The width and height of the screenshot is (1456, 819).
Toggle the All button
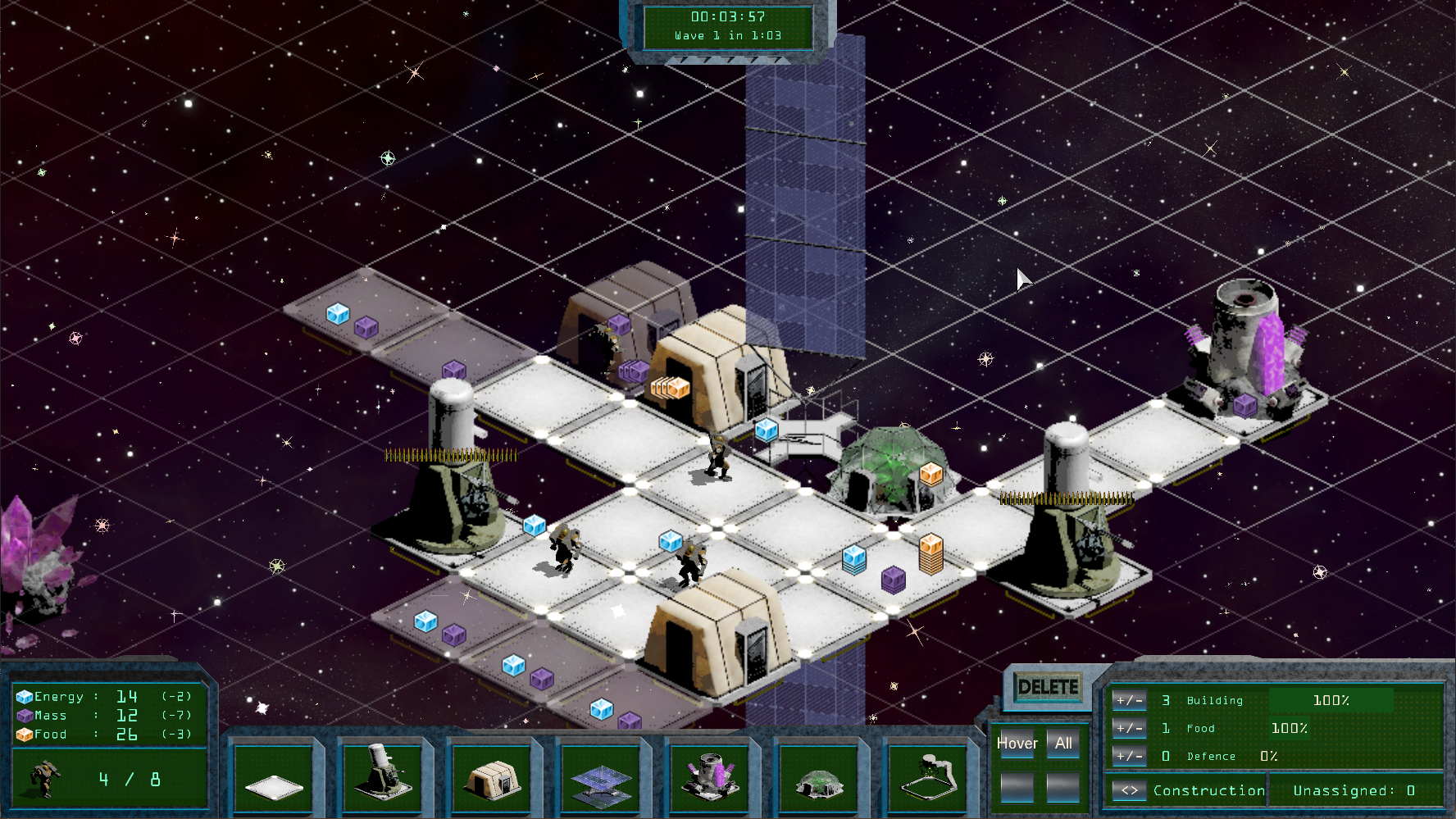click(1063, 744)
